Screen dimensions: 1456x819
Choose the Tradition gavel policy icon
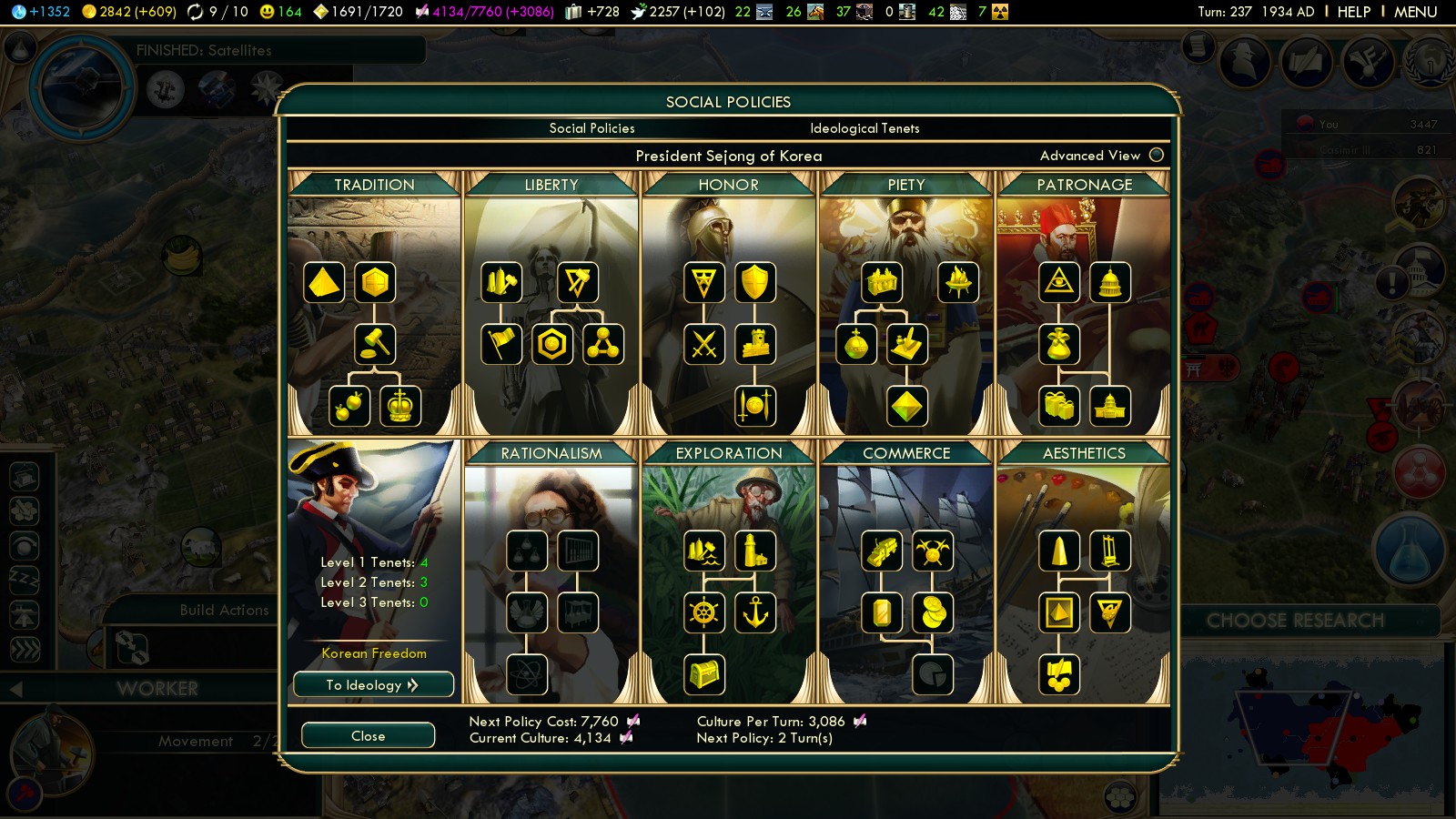coord(375,344)
